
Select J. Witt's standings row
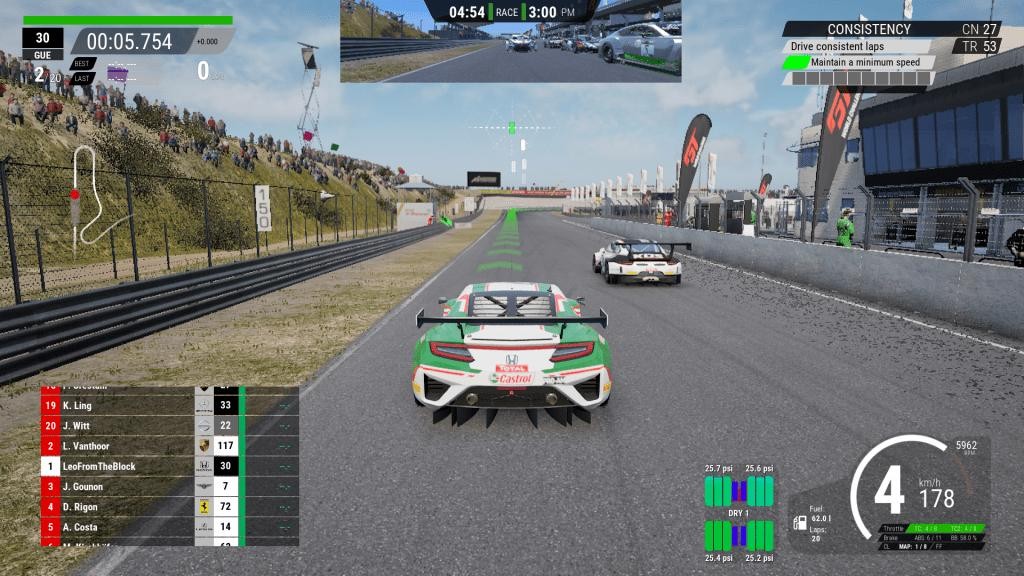coord(120,426)
